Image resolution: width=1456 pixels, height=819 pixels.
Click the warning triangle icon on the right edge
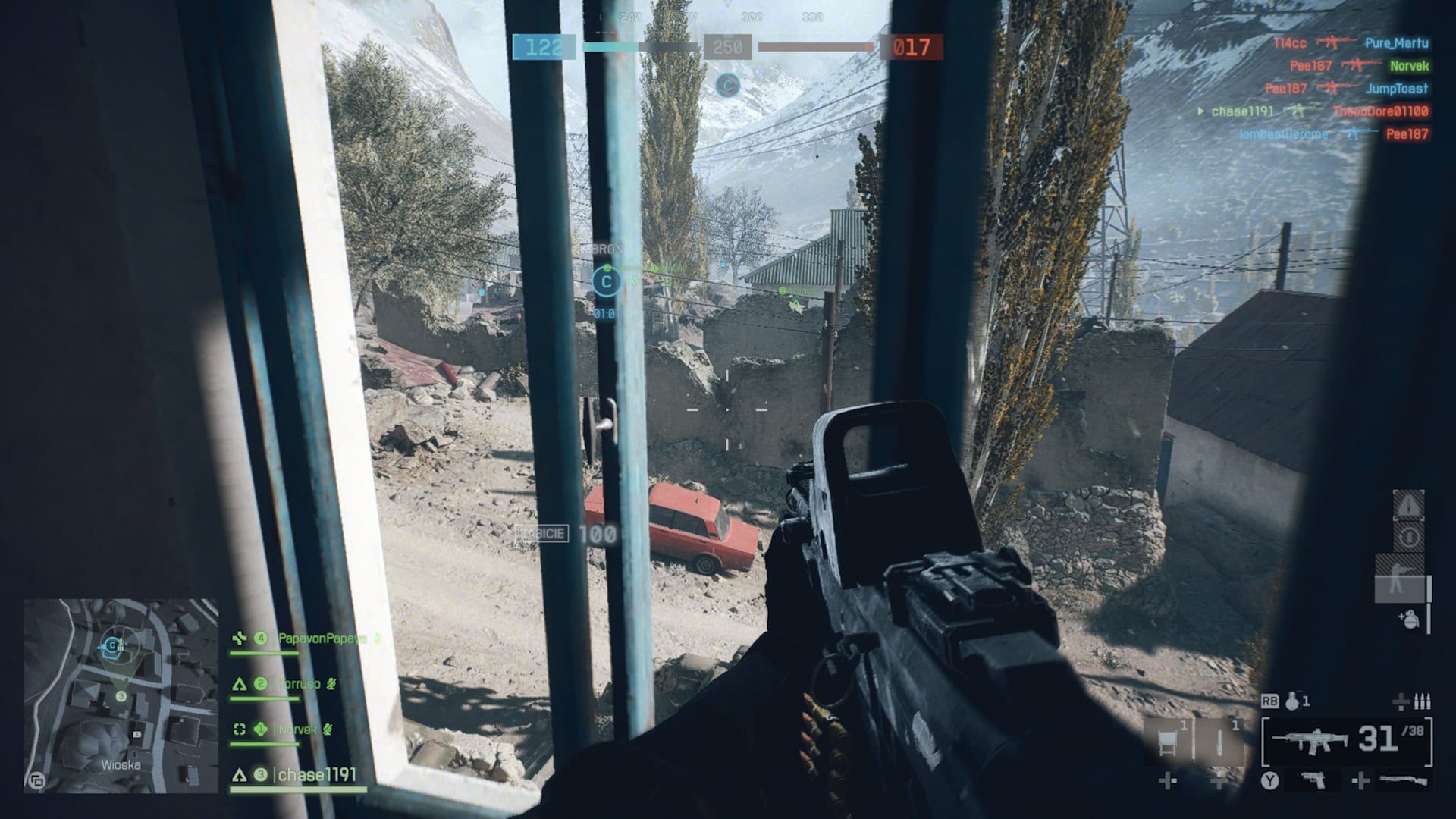tap(1408, 506)
